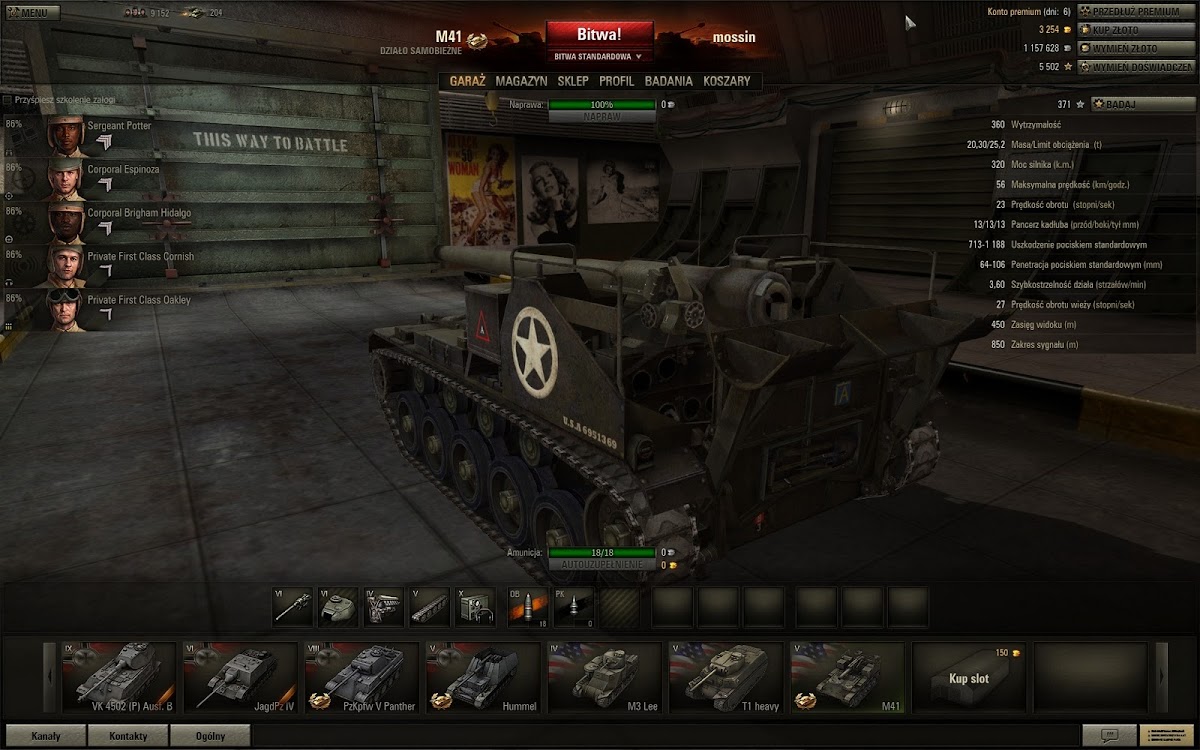Open the SKLEP shop tab
1200x750 pixels.
573,81
